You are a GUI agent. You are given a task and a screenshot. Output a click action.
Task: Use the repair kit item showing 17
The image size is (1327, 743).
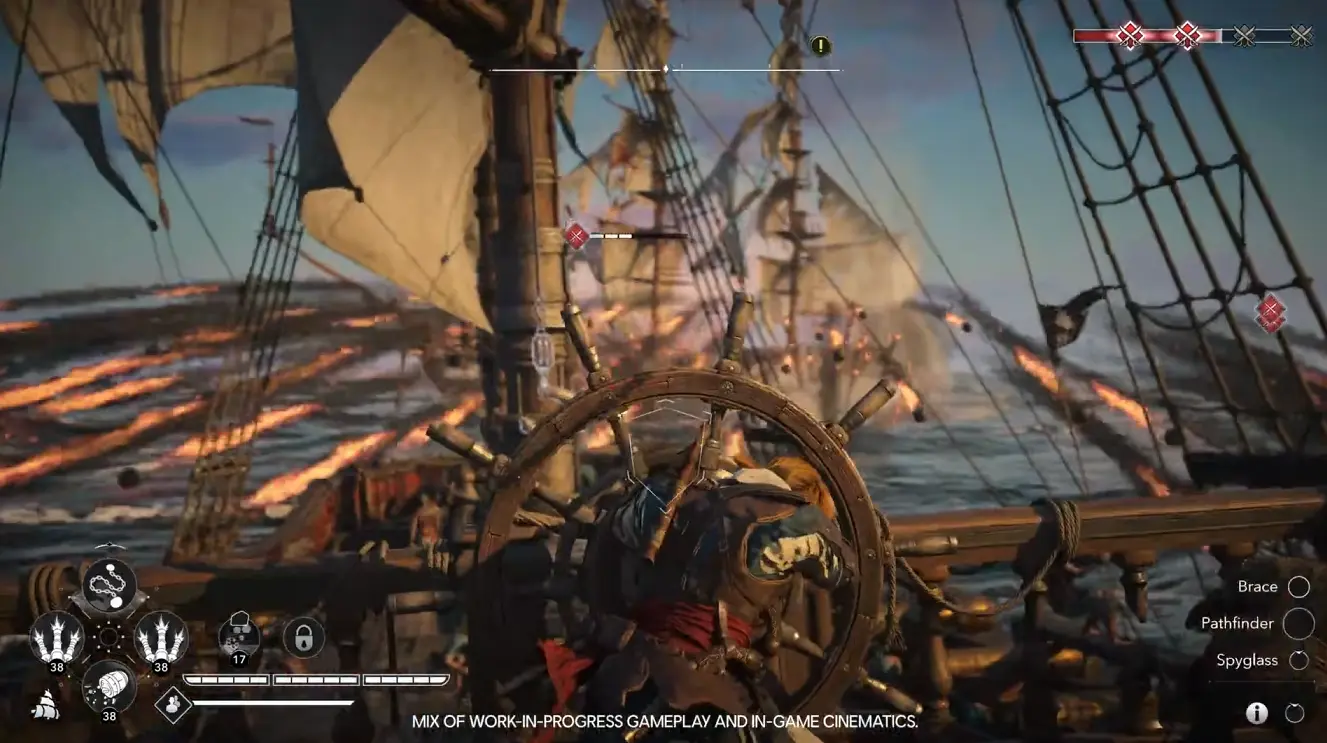pyautogui.click(x=238, y=636)
